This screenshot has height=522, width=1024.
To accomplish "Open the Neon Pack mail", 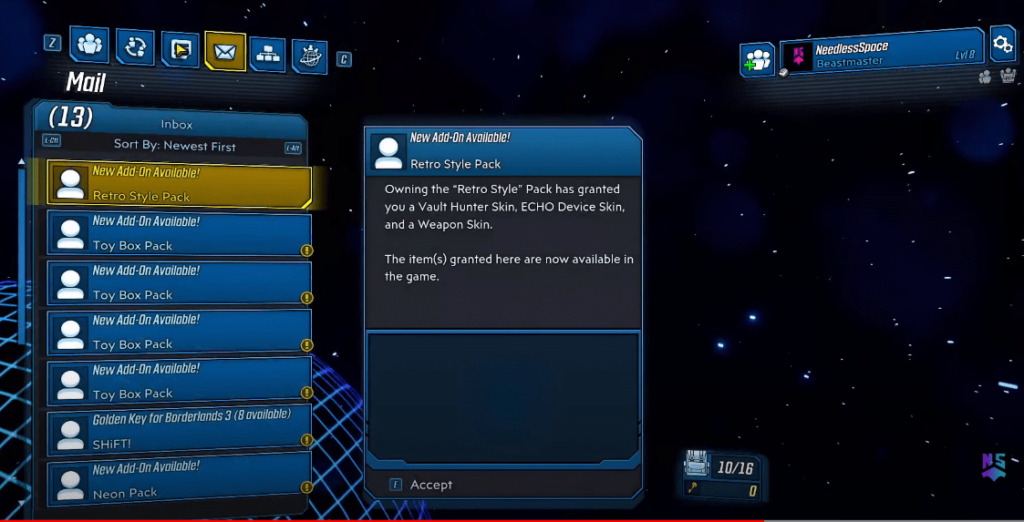I will tap(180, 481).
